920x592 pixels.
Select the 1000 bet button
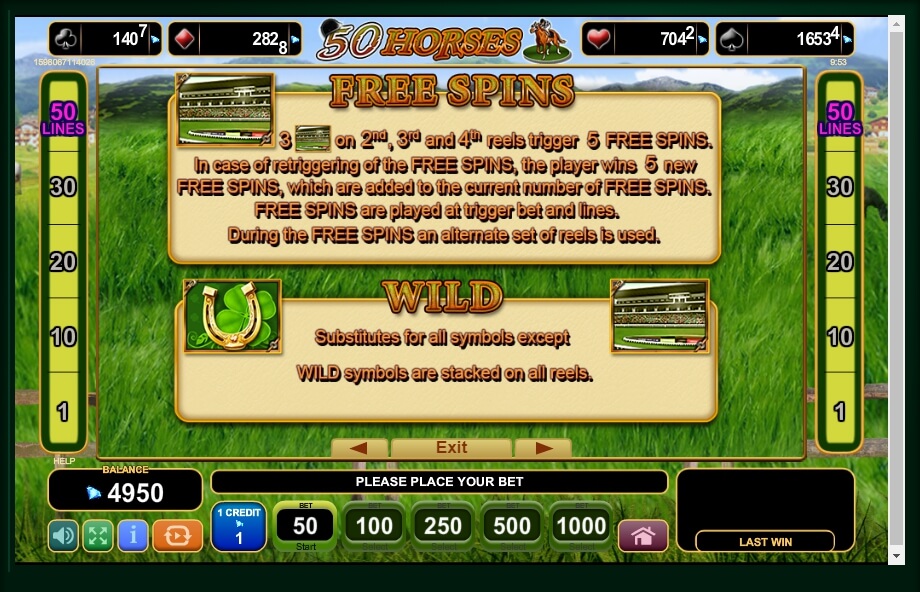(x=581, y=526)
